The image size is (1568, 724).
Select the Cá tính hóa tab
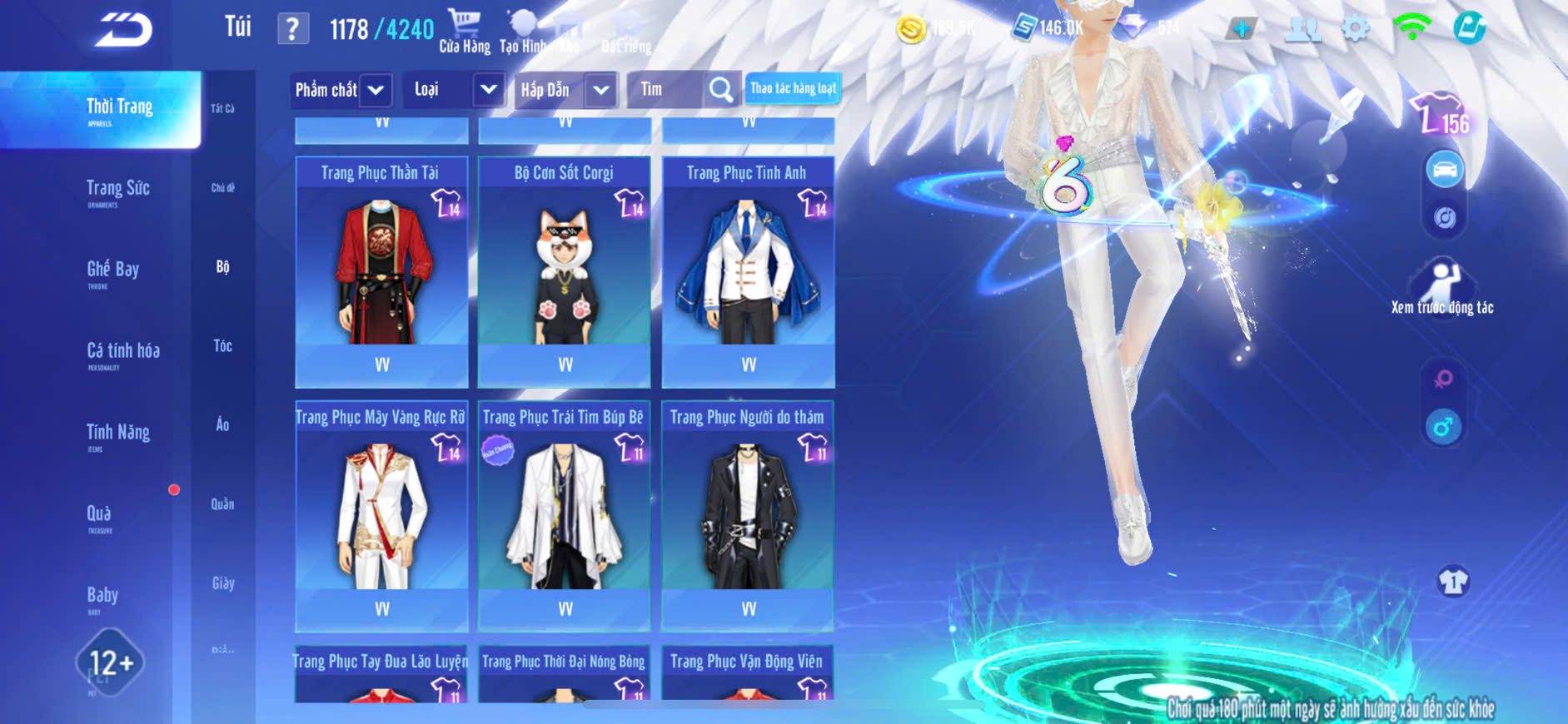pos(122,353)
